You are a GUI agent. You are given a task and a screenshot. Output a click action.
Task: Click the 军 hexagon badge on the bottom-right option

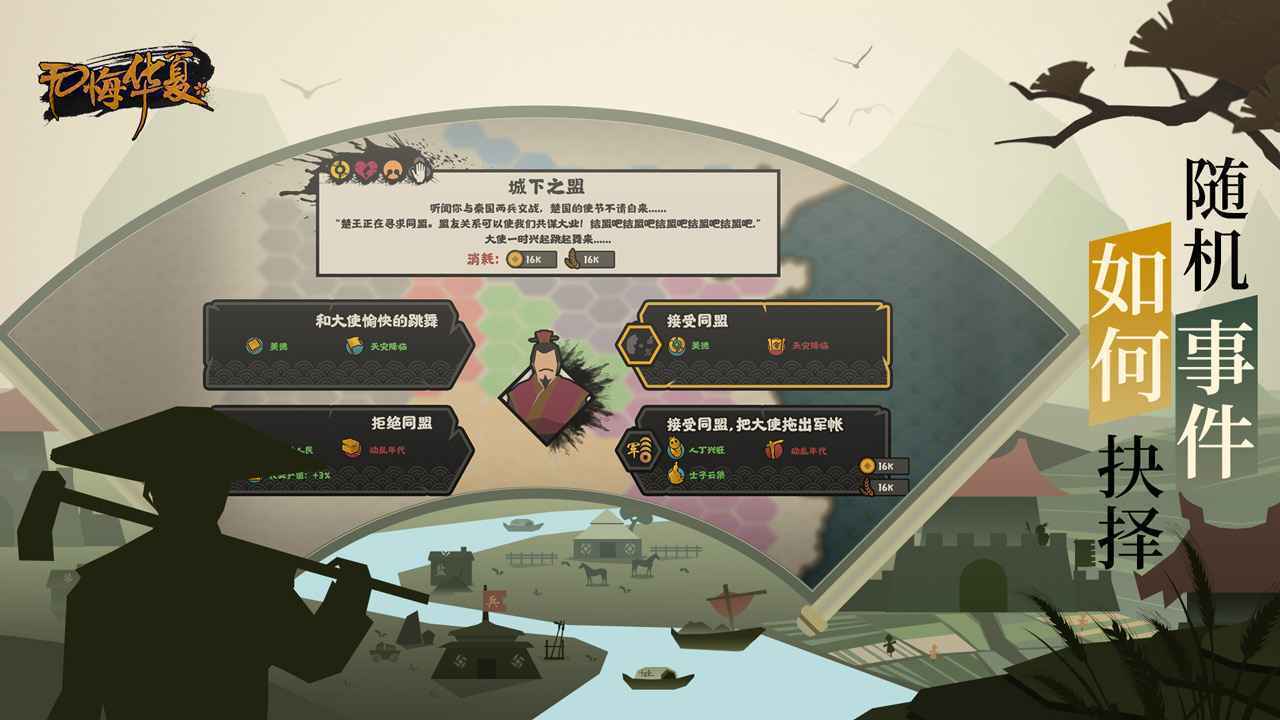639,451
